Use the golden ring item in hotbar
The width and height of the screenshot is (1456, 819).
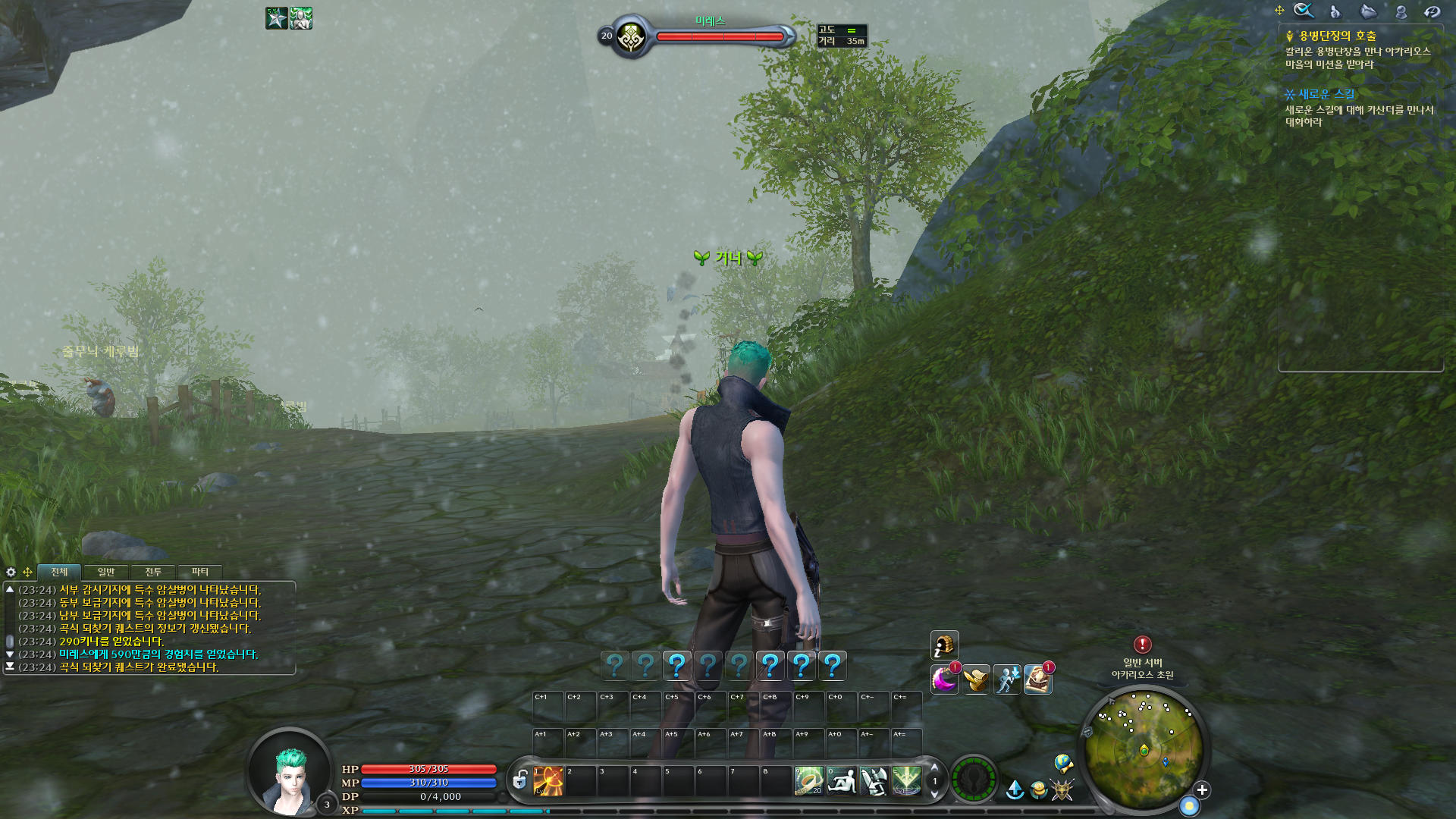pyautogui.click(x=808, y=781)
